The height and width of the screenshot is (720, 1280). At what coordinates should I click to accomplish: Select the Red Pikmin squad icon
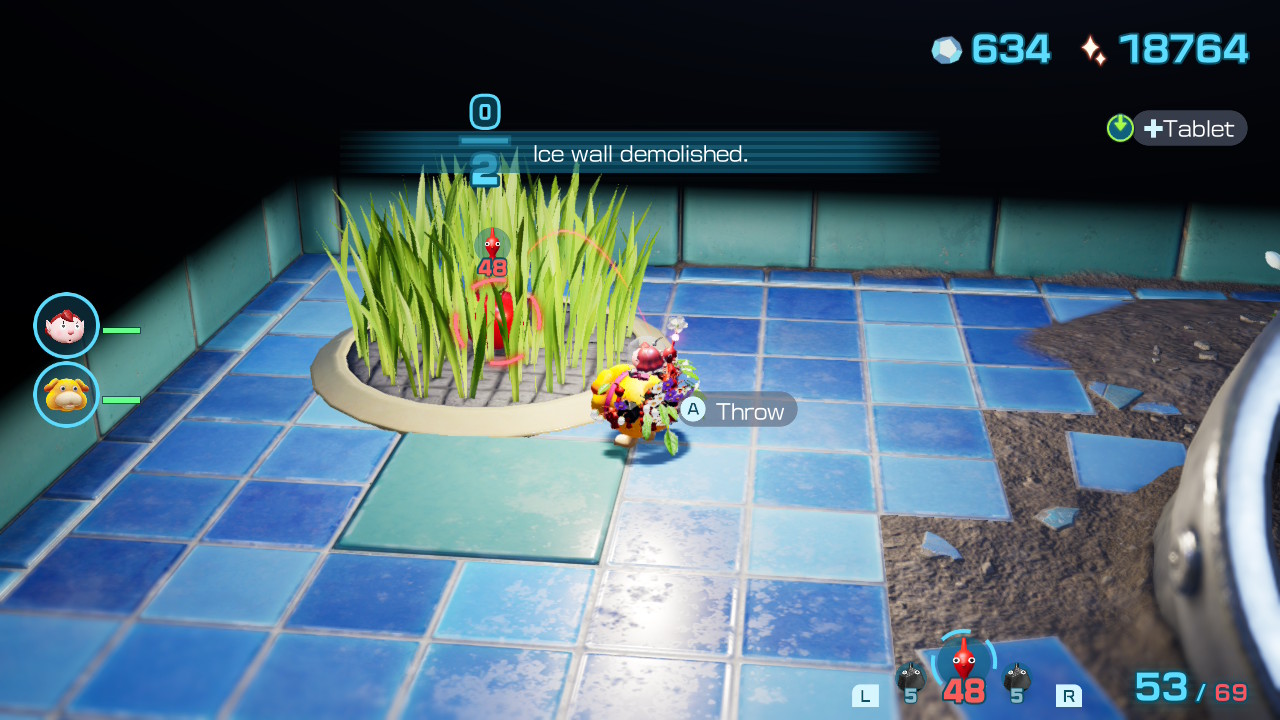coord(963,661)
